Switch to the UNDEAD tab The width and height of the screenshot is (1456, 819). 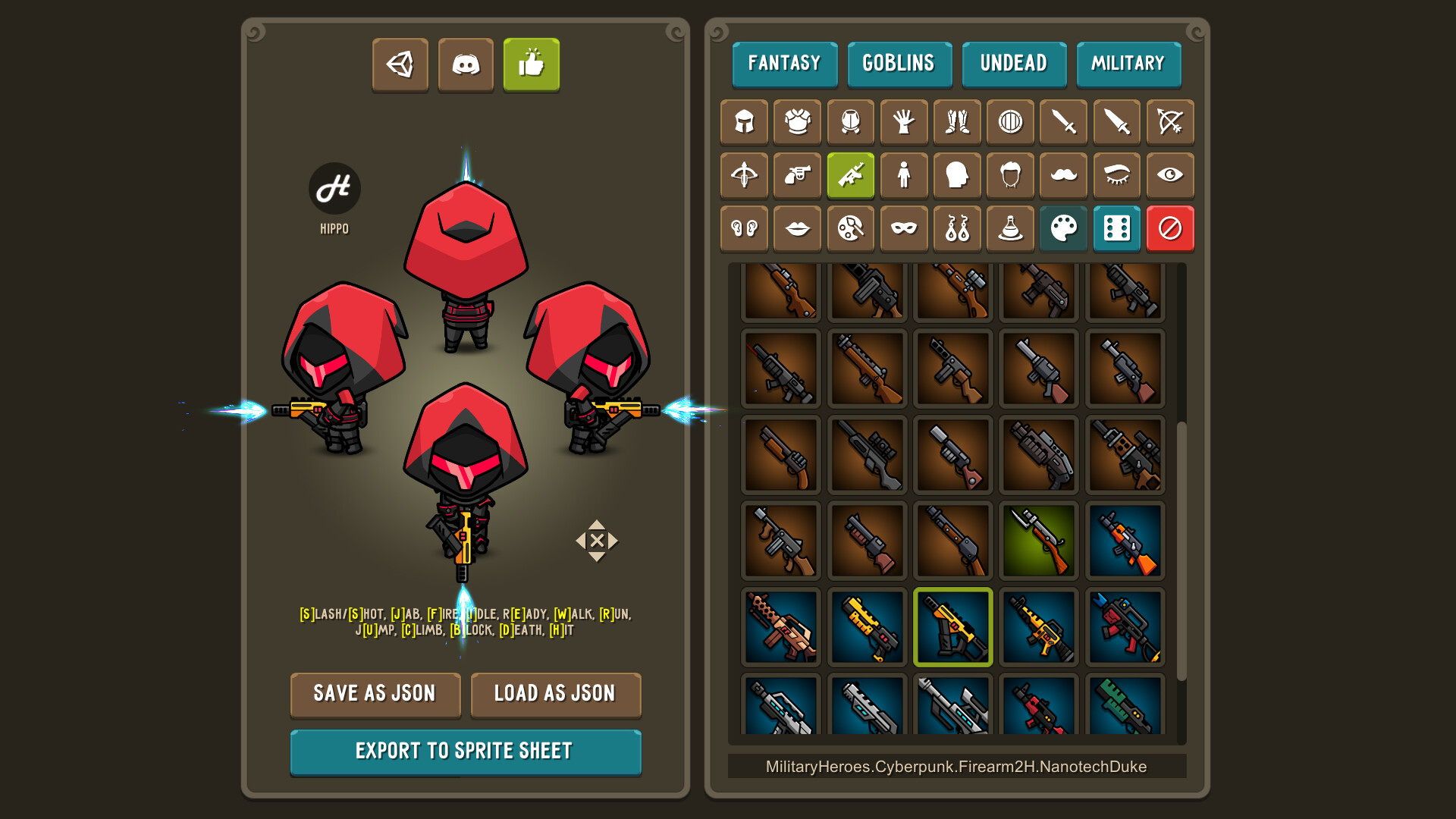(x=1014, y=64)
